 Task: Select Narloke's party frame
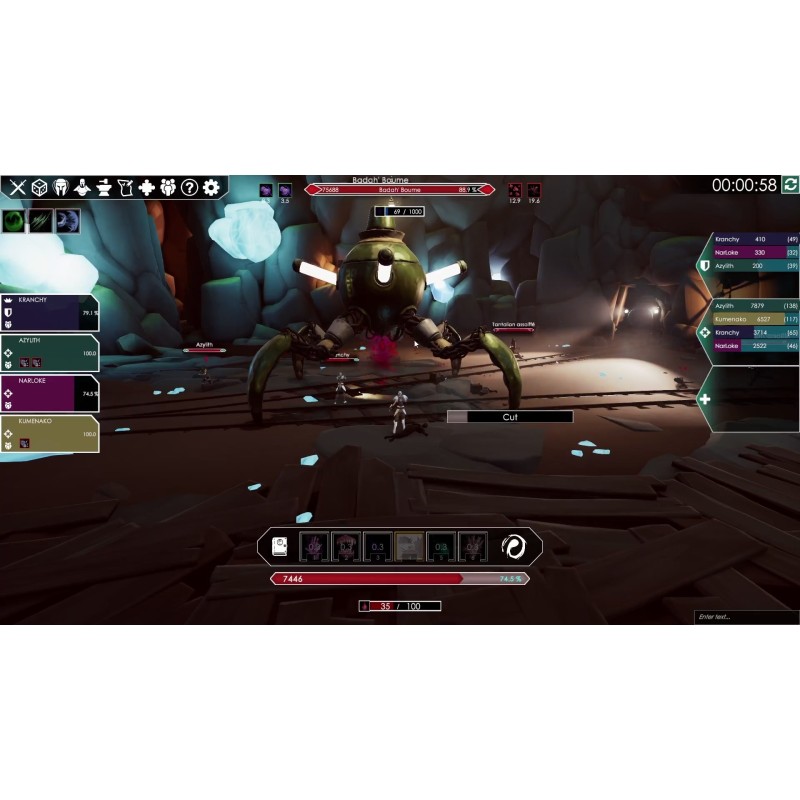[x=50, y=393]
